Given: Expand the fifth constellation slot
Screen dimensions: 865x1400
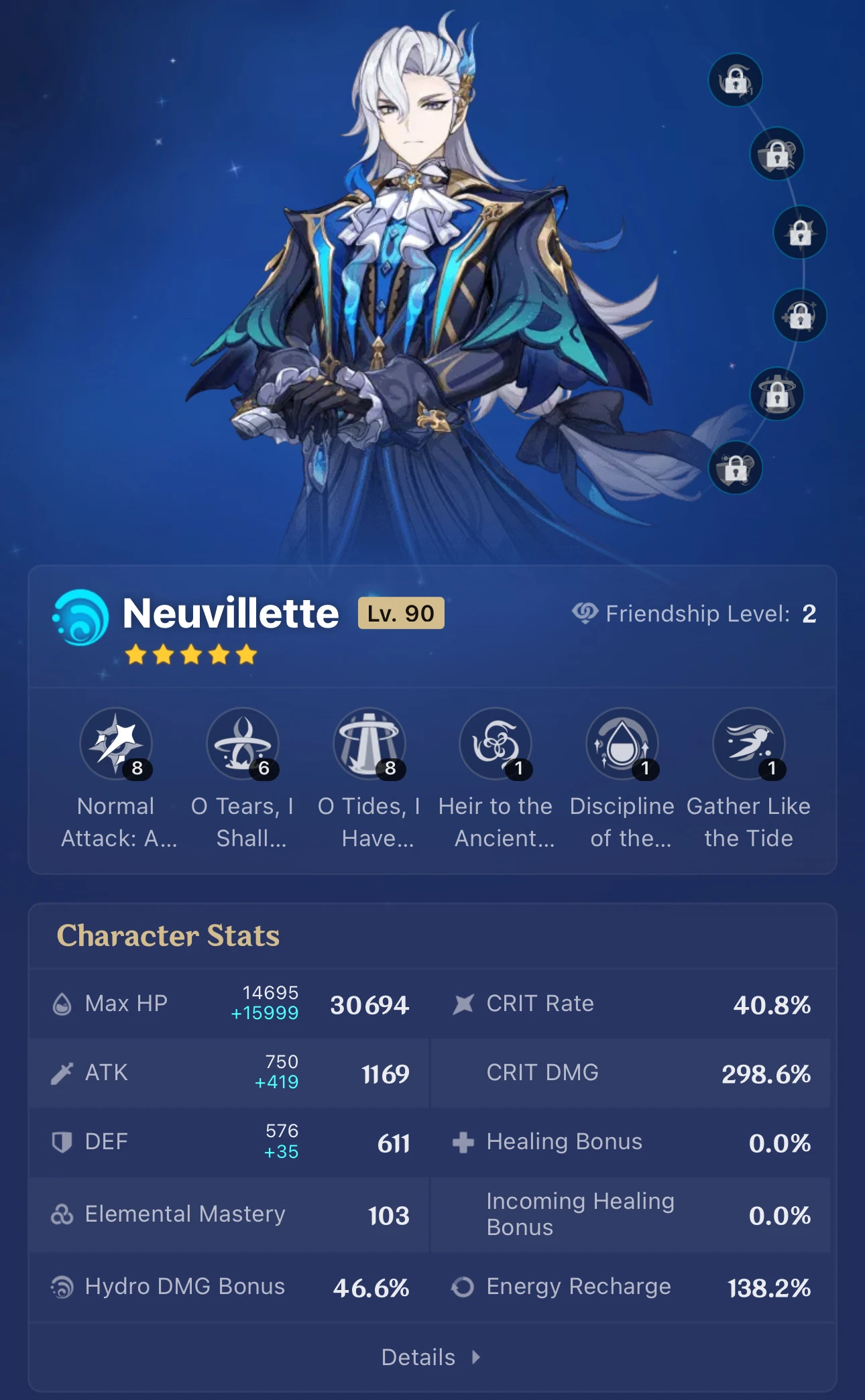Looking at the screenshot, I should 778,394.
